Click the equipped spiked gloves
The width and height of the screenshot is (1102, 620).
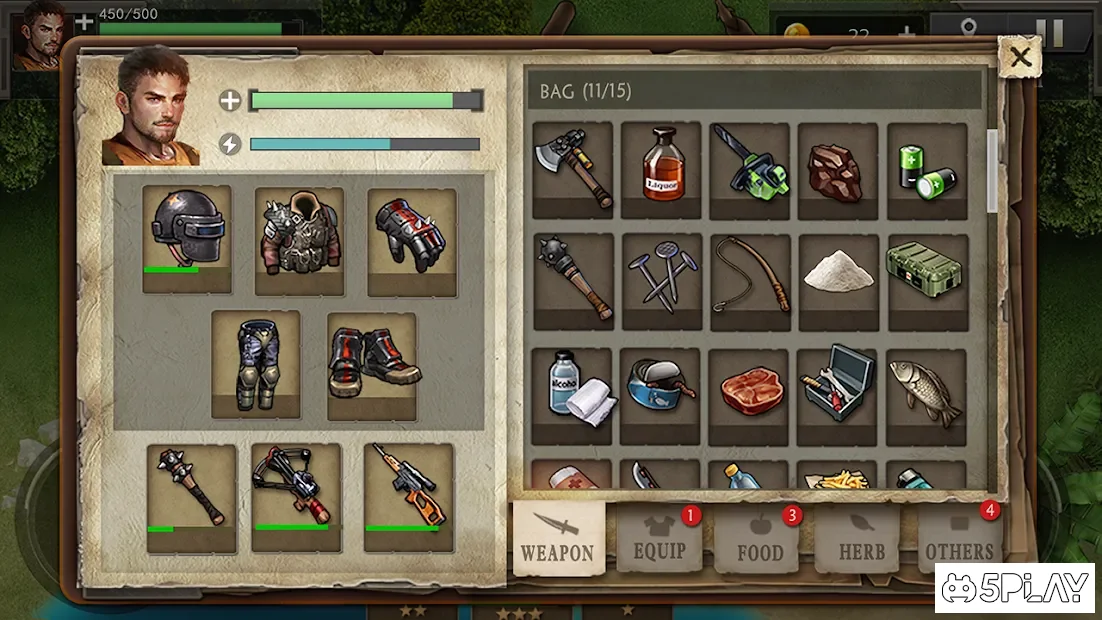point(412,241)
